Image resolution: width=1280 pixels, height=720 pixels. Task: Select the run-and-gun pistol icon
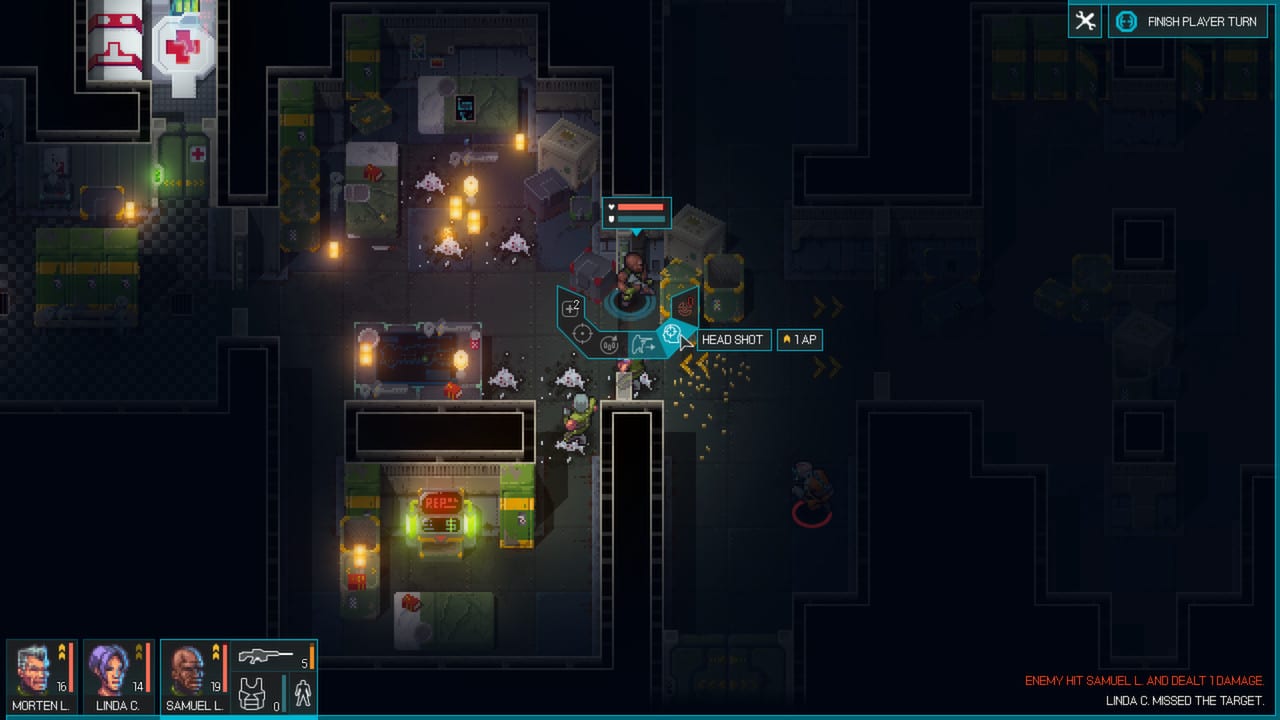pos(644,342)
